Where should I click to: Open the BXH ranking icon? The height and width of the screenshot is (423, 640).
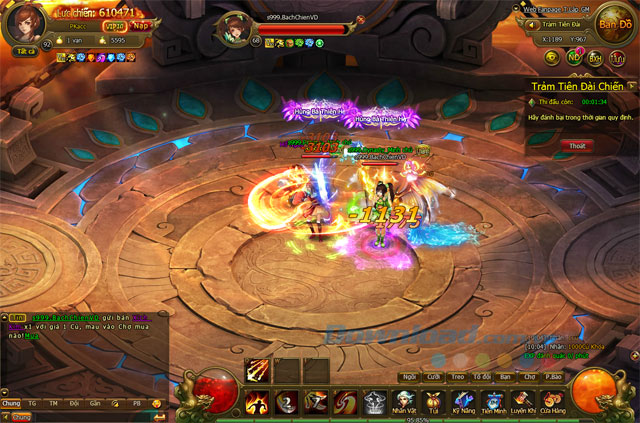(595, 59)
